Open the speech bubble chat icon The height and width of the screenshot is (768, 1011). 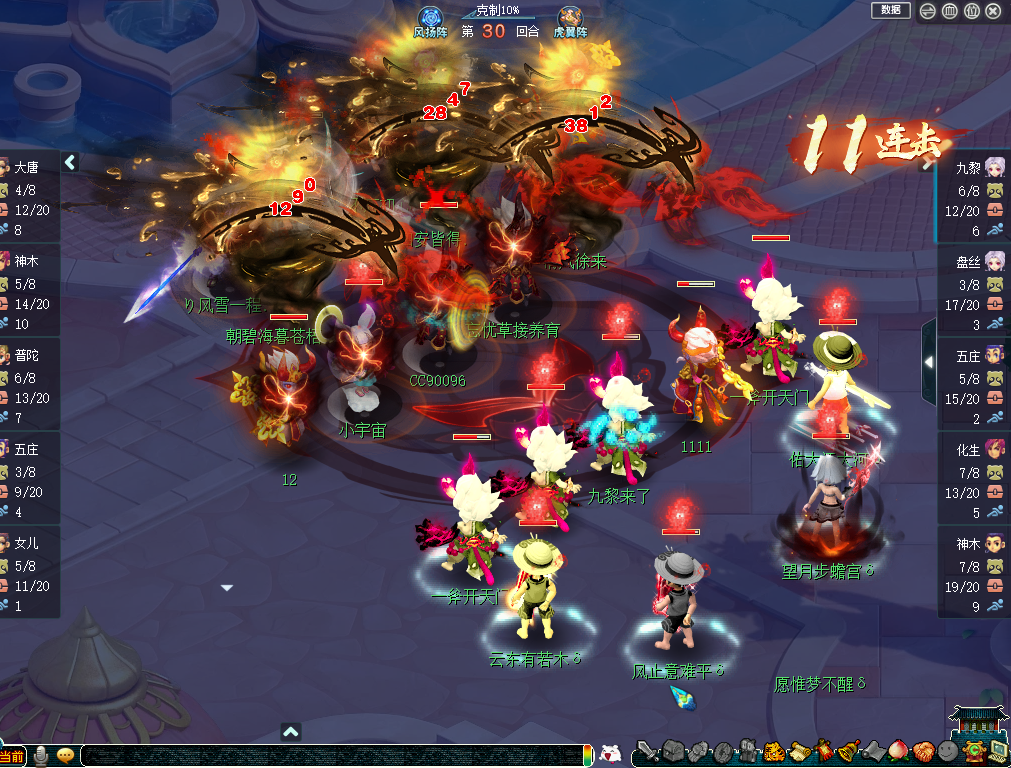66,755
